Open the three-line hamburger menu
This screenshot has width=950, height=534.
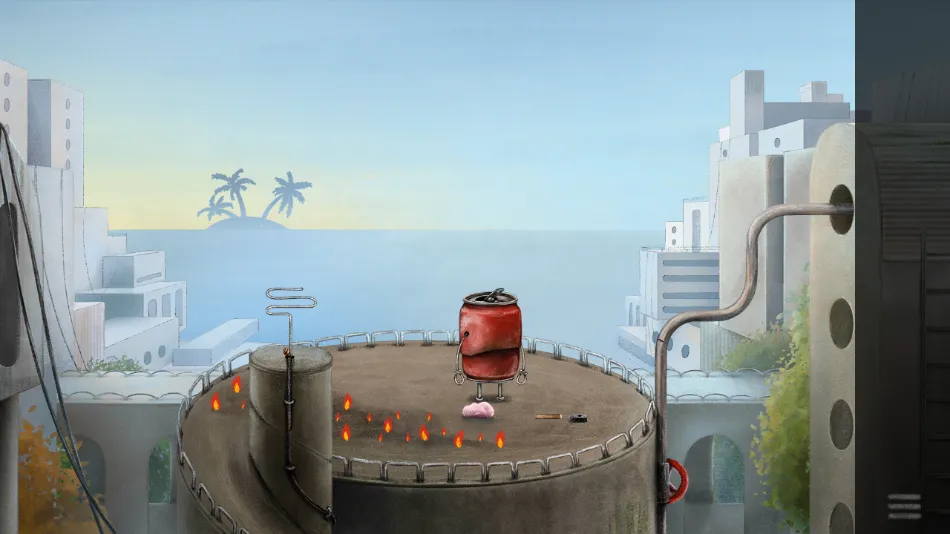(x=903, y=506)
